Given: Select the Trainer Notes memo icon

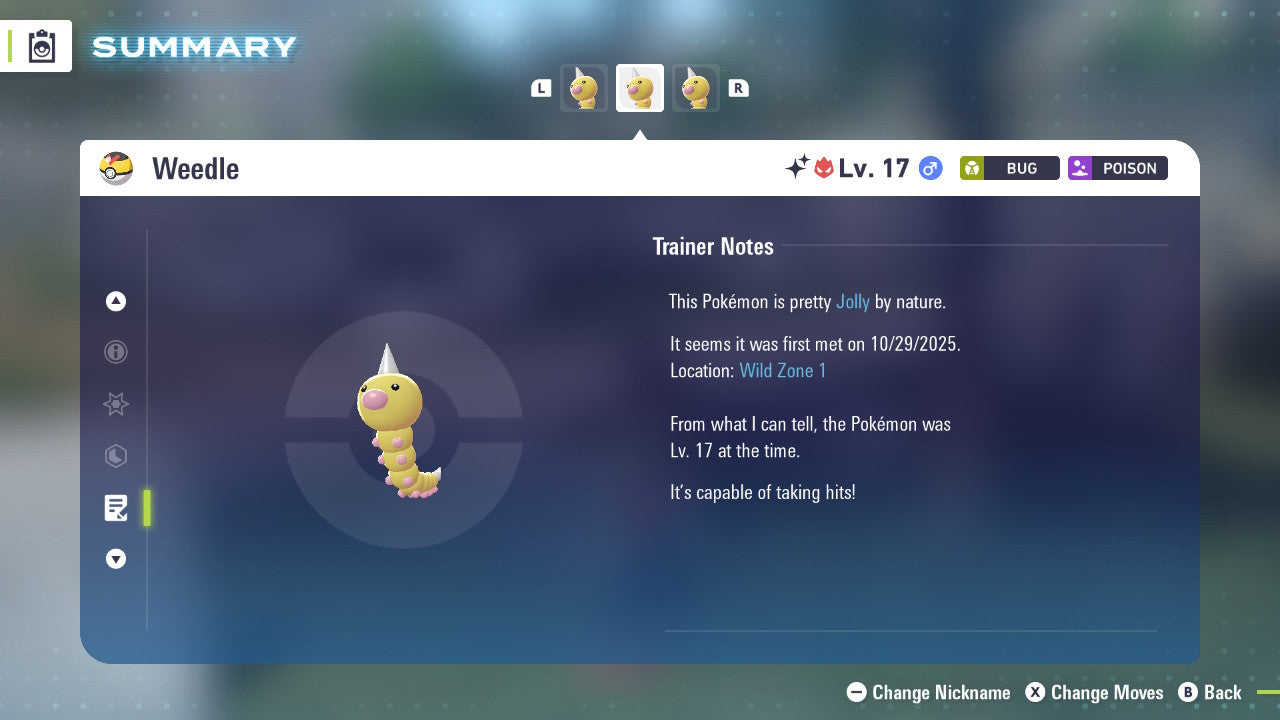Looking at the screenshot, I should pos(116,508).
